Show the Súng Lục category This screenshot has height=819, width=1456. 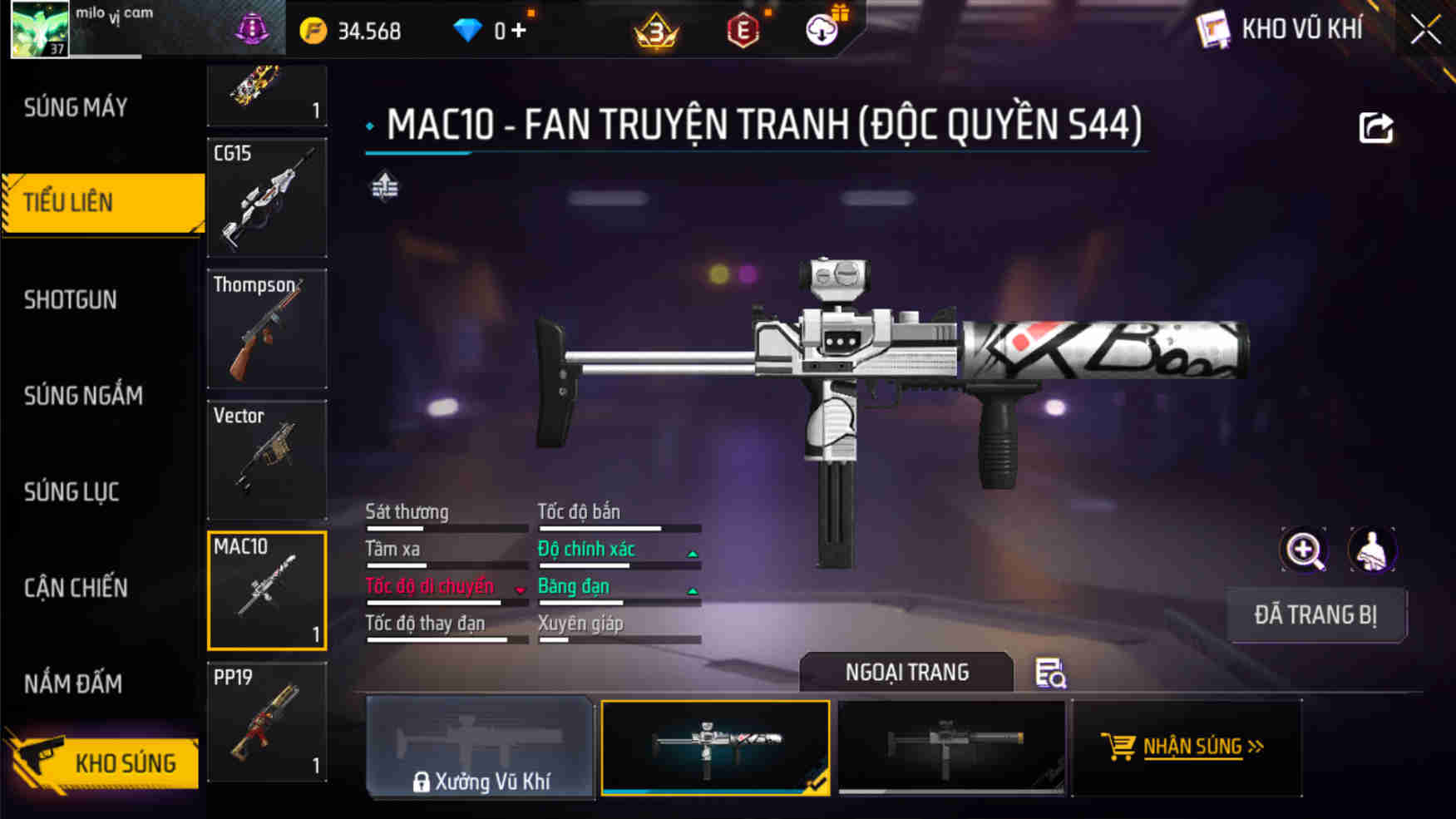click(x=72, y=492)
